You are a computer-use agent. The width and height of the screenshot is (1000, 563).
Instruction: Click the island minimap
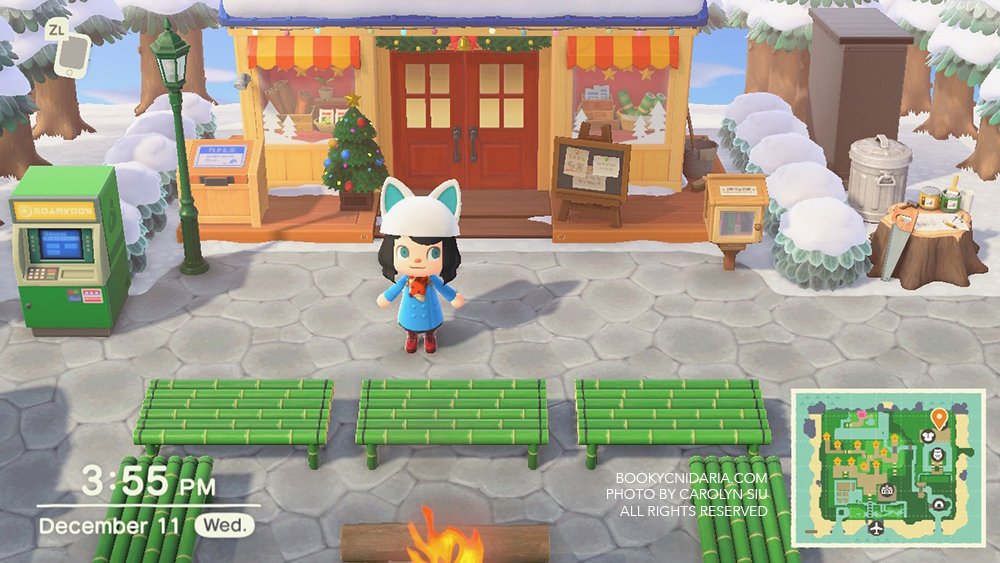click(x=888, y=468)
